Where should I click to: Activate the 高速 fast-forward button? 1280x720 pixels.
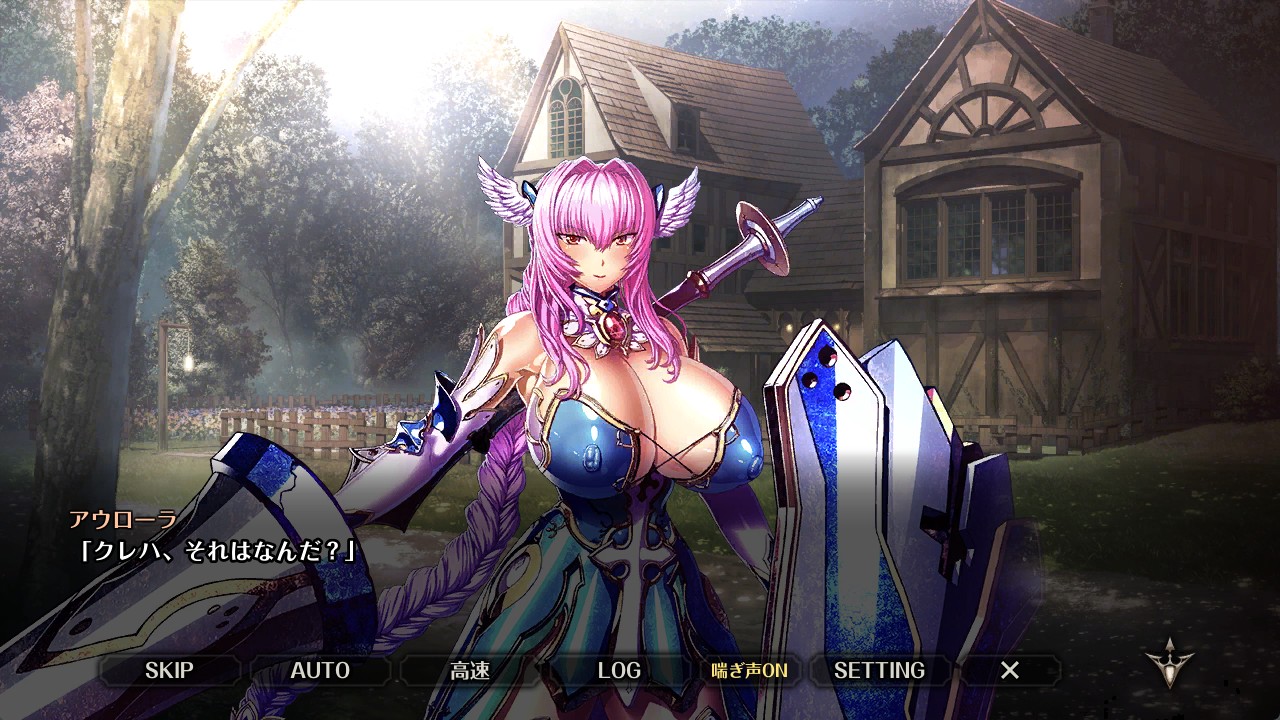pyautogui.click(x=470, y=670)
